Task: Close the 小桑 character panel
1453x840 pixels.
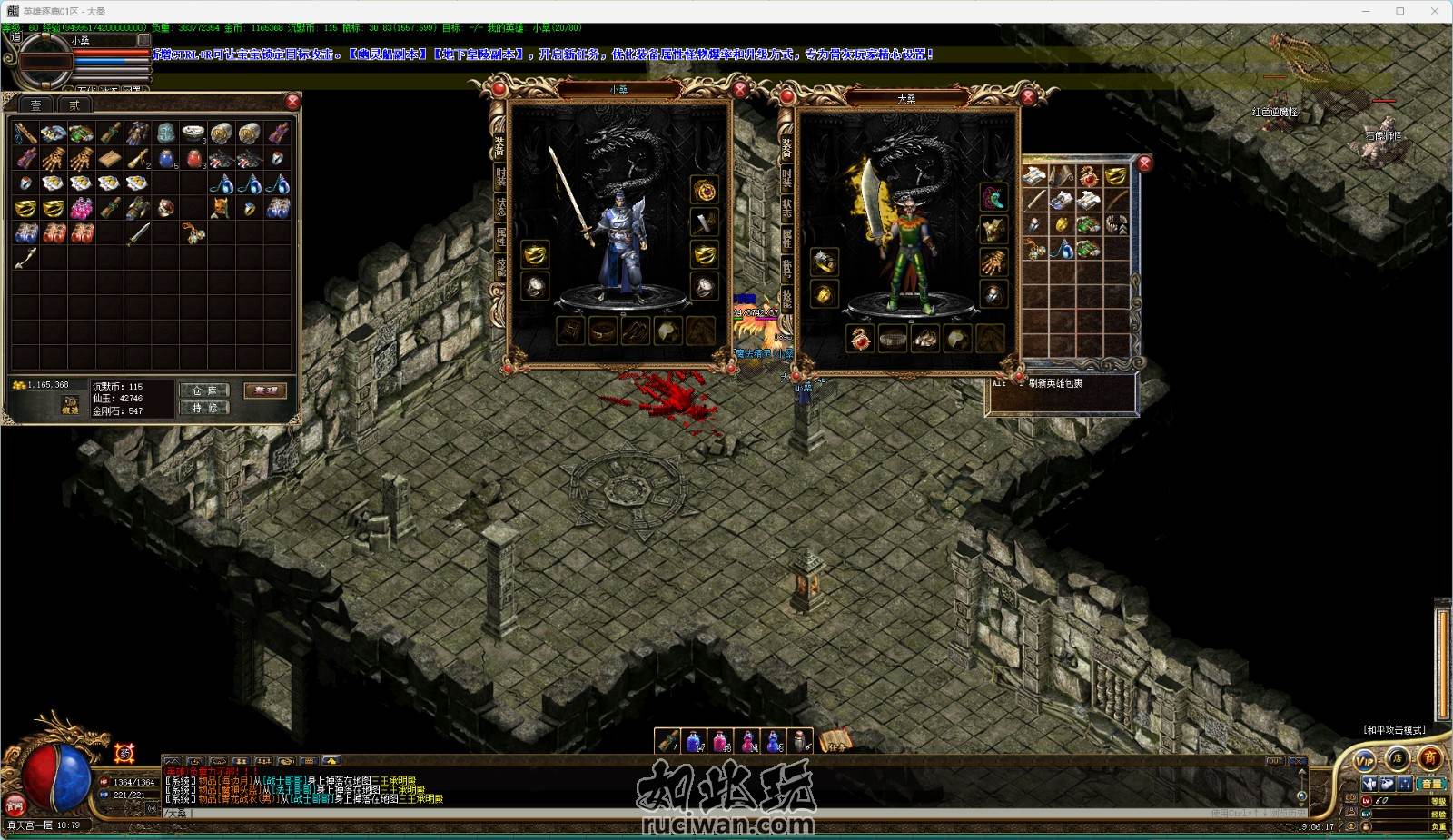Action: pyautogui.click(x=740, y=88)
